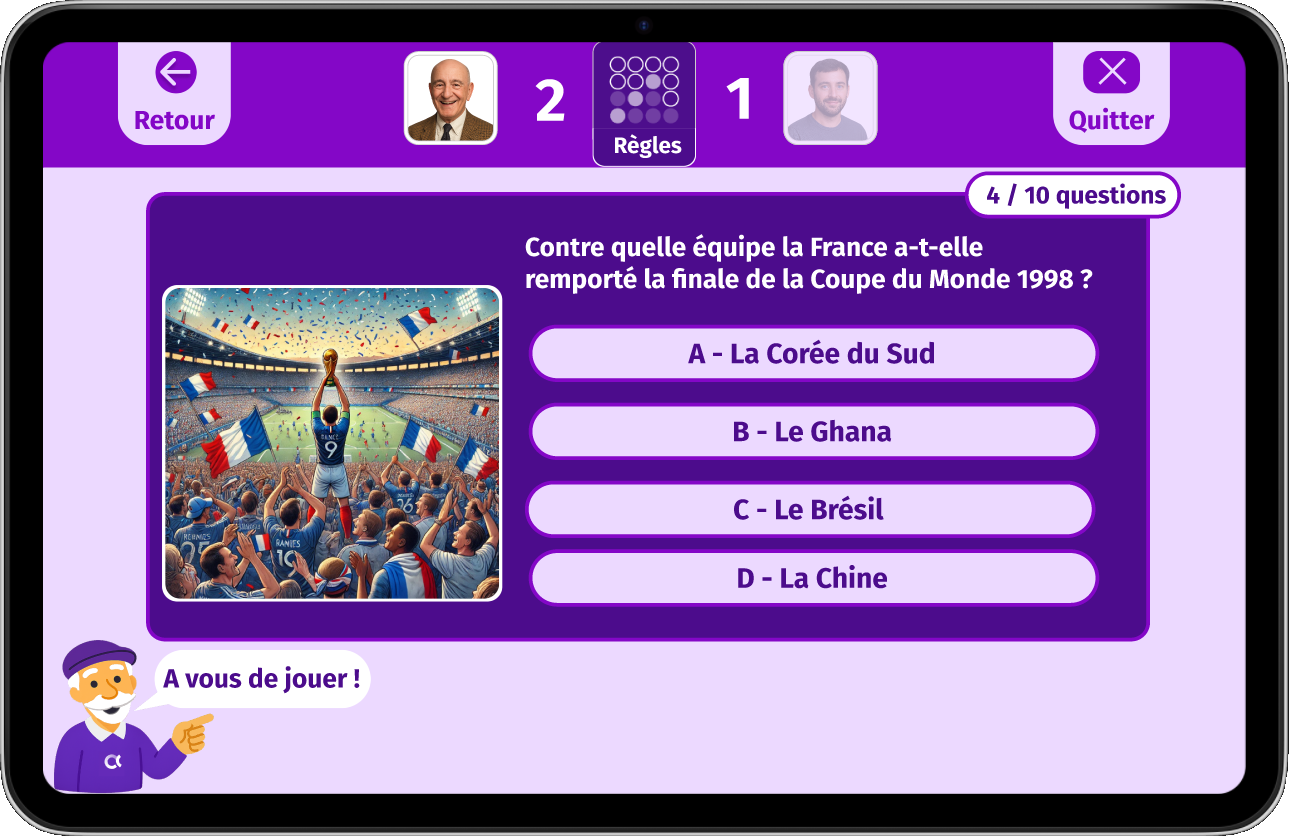
Task: Tap the bearded opponent's avatar
Action: [829, 98]
